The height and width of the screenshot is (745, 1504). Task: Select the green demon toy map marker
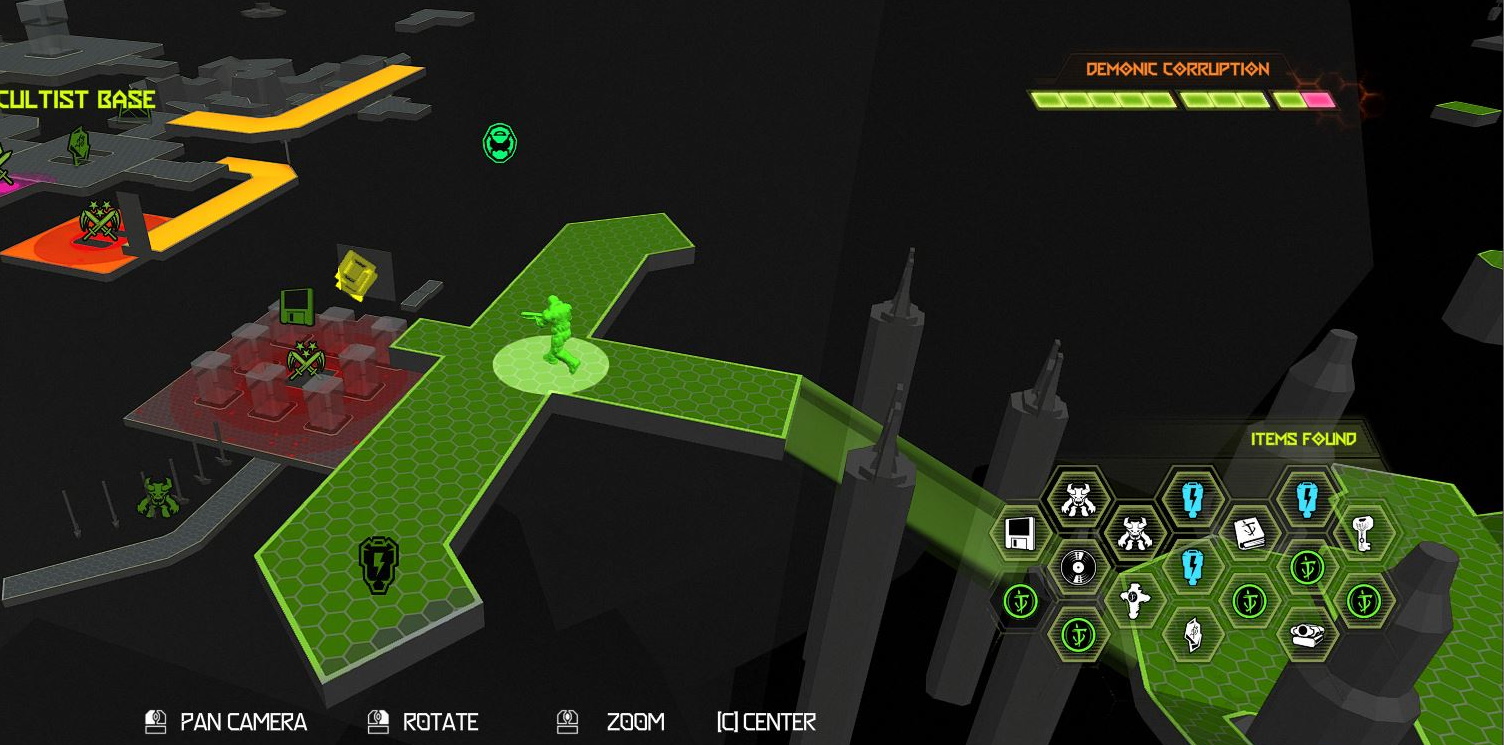pyautogui.click(x=156, y=497)
